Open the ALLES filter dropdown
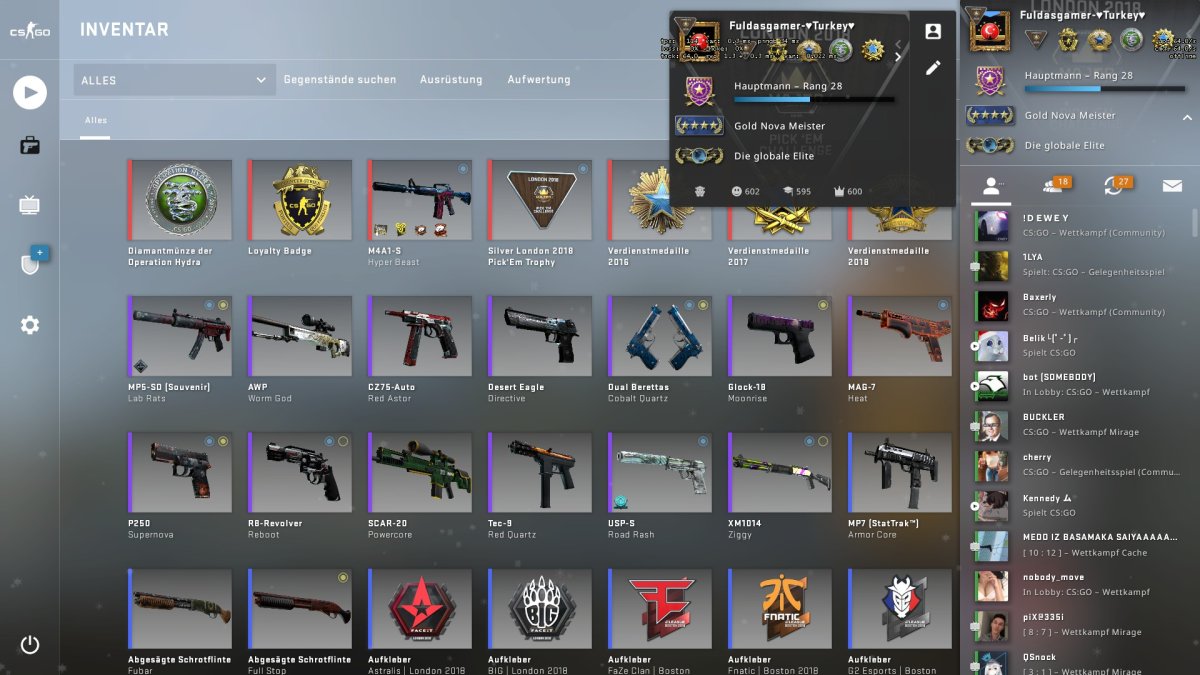This screenshot has height=675, width=1200. click(x=174, y=80)
